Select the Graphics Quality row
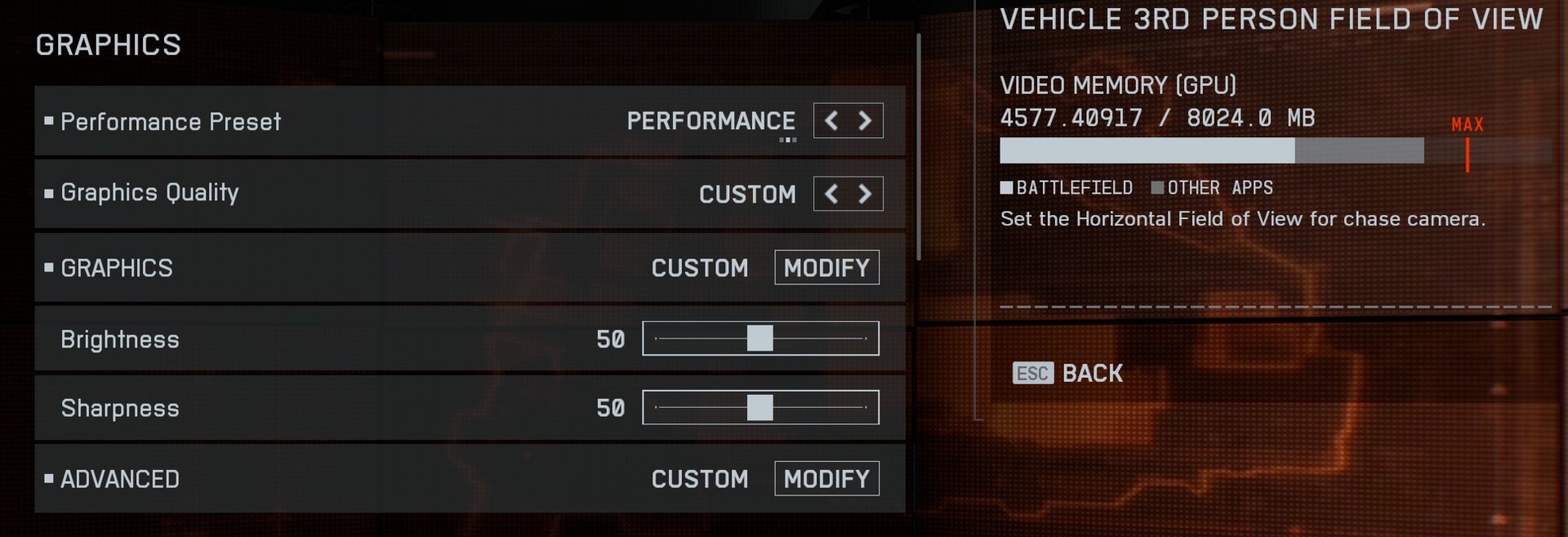The image size is (1568, 537). (327, 194)
